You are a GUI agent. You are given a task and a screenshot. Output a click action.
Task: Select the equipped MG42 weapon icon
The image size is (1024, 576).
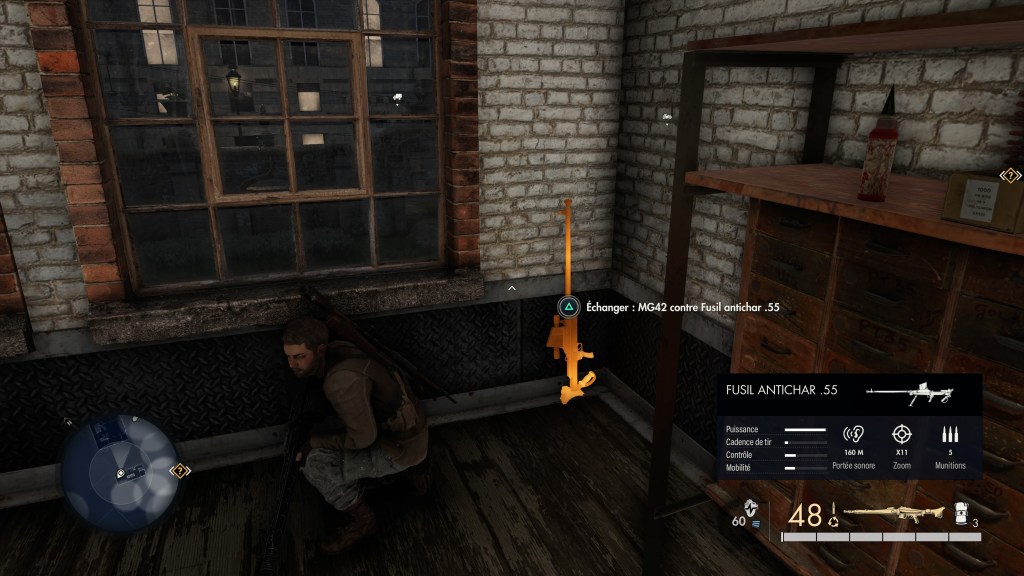pos(880,514)
